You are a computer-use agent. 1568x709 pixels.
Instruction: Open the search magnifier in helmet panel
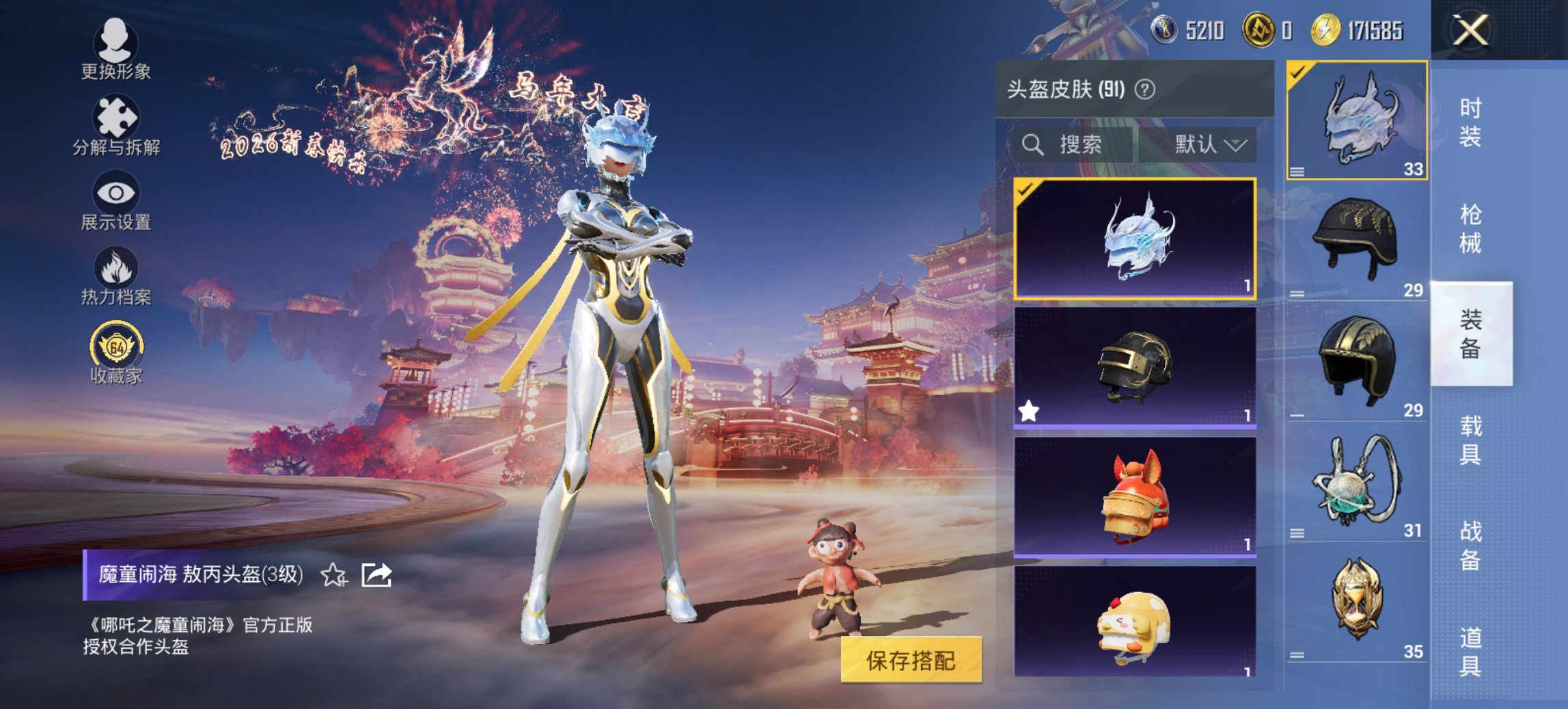pyautogui.click(x=1031, y=144)
